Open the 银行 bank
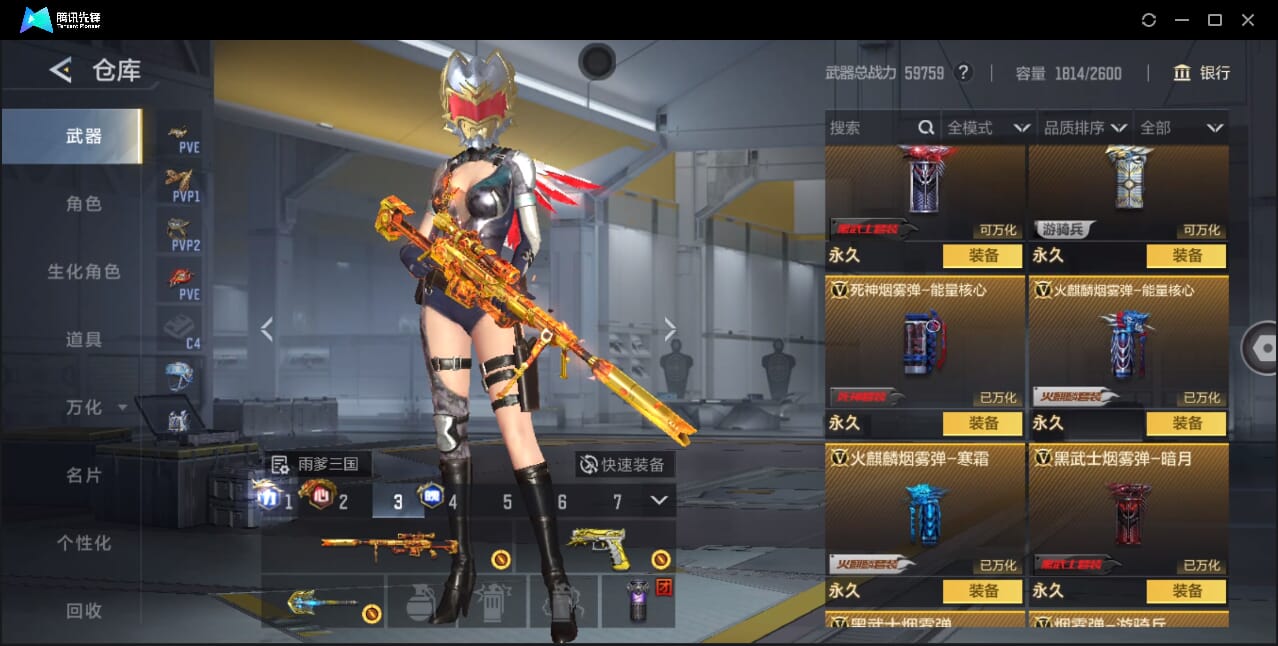The height and width of the screenshot is (646, 1278). point(1202,73)
